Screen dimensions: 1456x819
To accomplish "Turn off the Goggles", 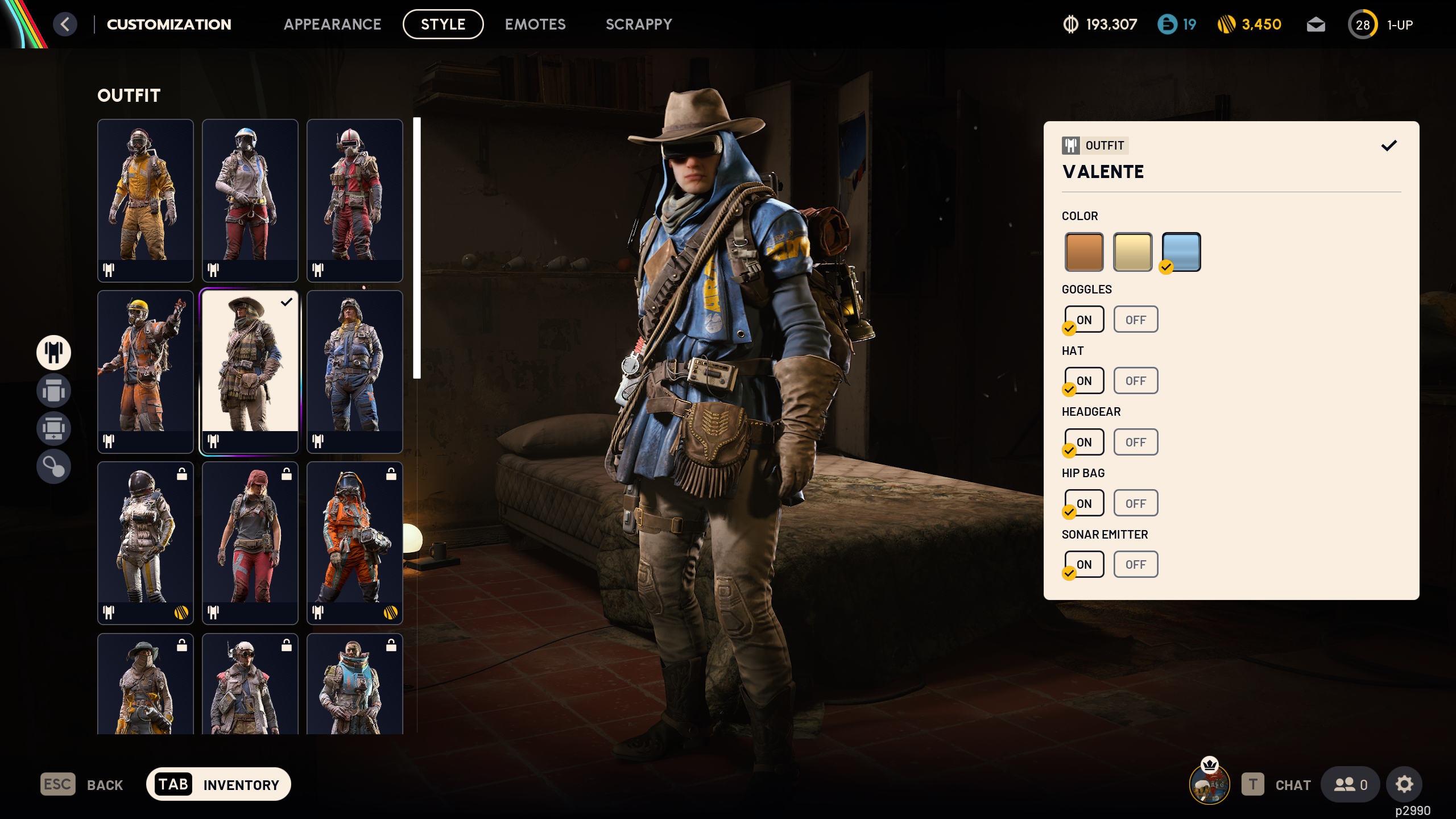I will pyautogui.click(x=1135, y=319).
